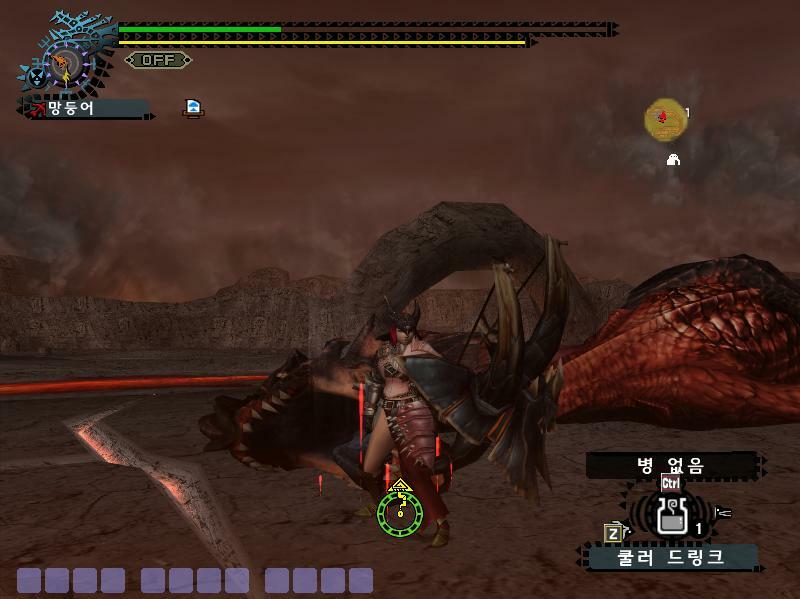Click the white camp icon below the minimap
Viewport: 800px width, 599px height.
(673, 159)
